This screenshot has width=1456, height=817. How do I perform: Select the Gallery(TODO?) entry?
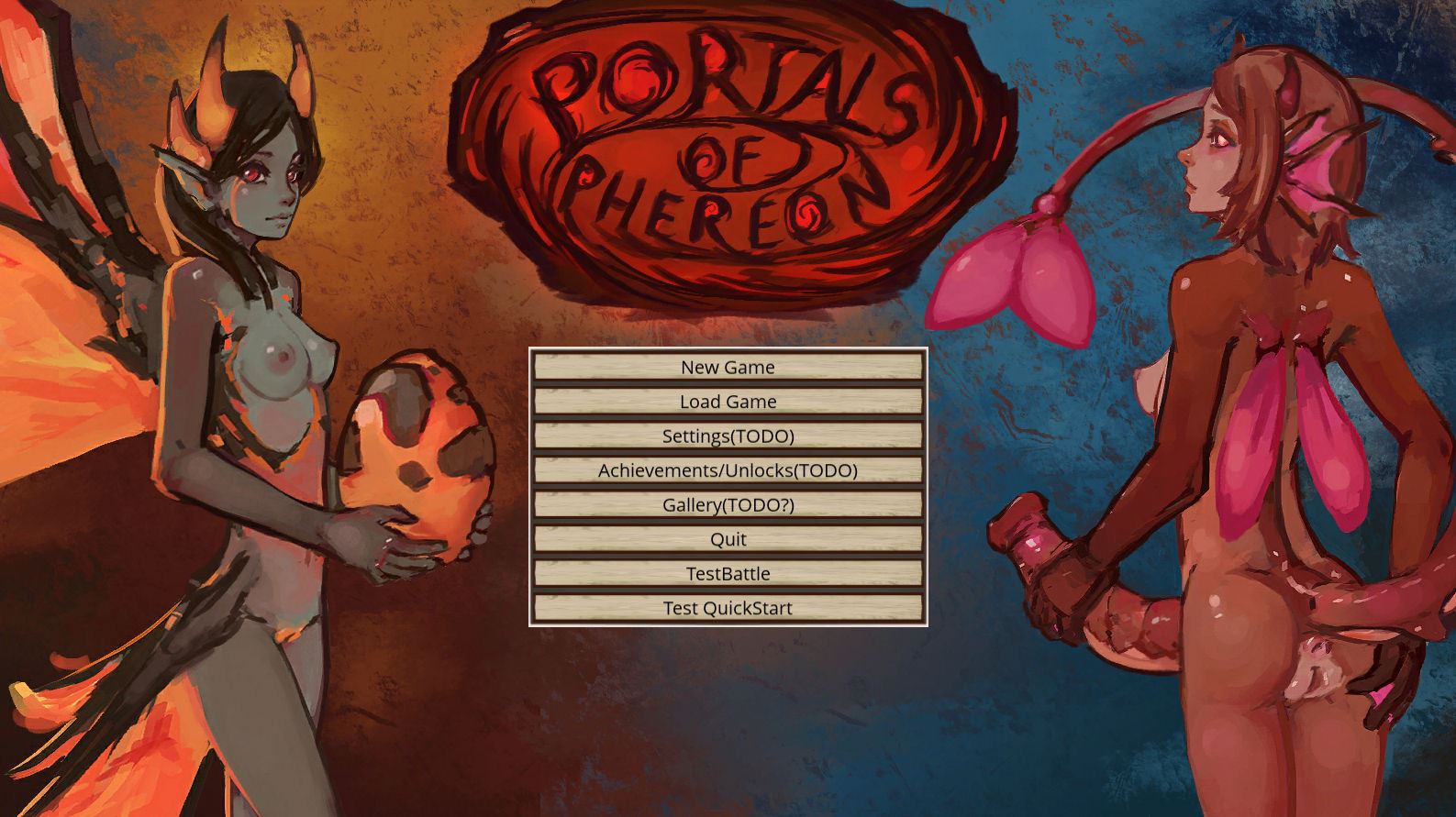pyautogui.click(x=728, y=504)
